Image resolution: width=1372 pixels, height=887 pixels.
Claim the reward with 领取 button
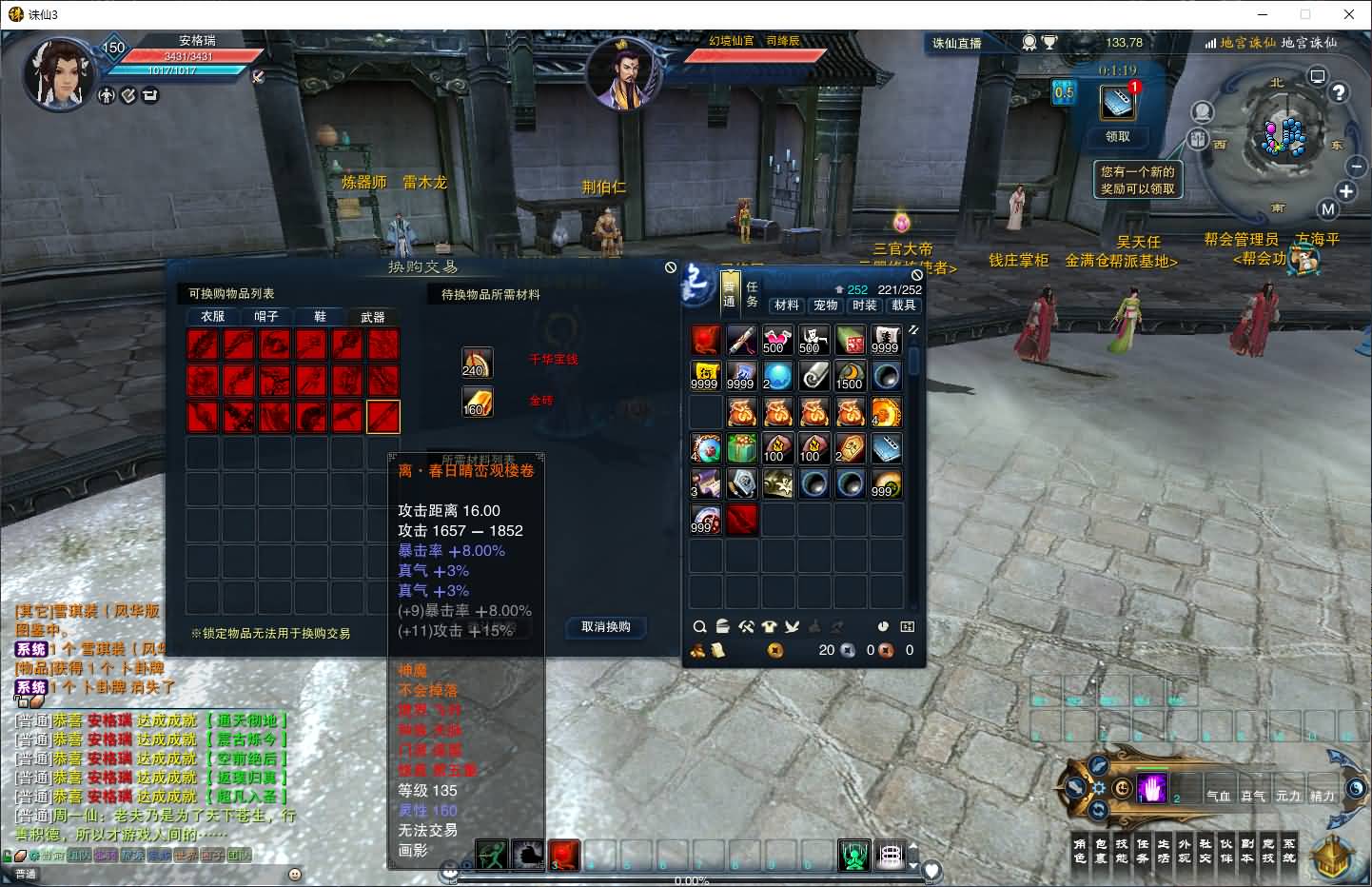point(1118,136)
